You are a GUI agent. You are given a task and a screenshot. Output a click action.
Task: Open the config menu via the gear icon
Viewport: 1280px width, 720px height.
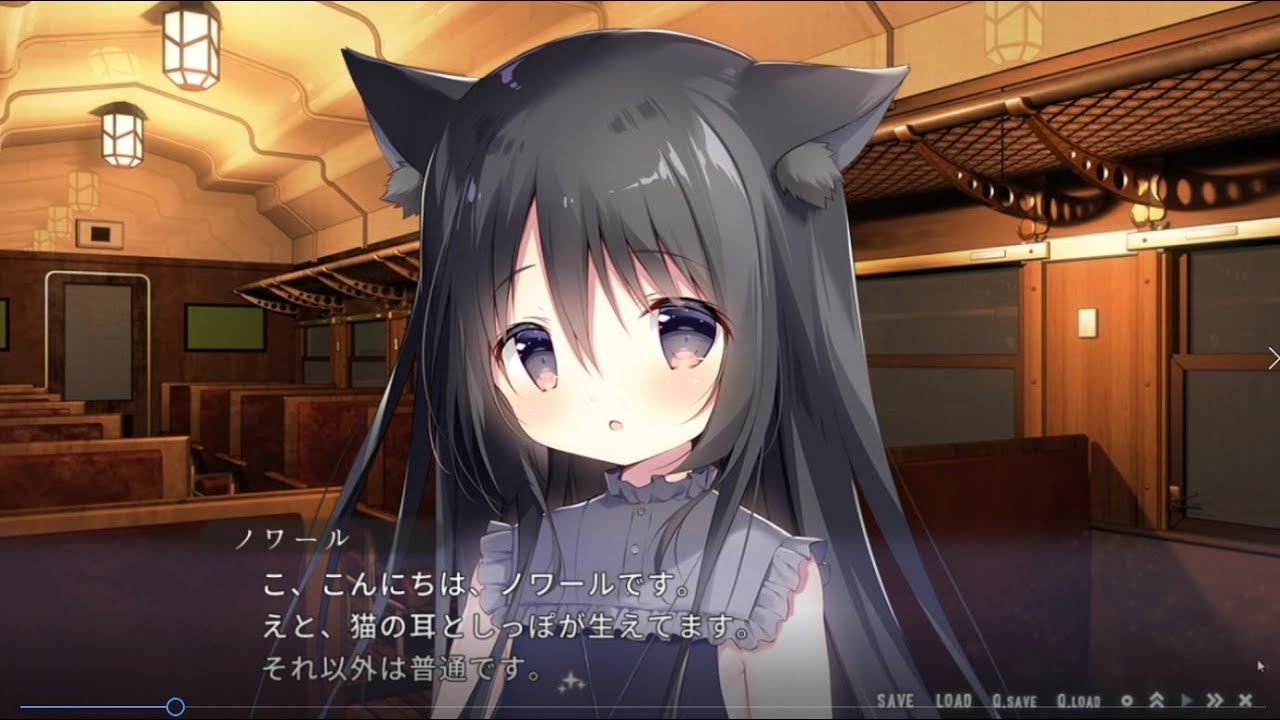1127,700
